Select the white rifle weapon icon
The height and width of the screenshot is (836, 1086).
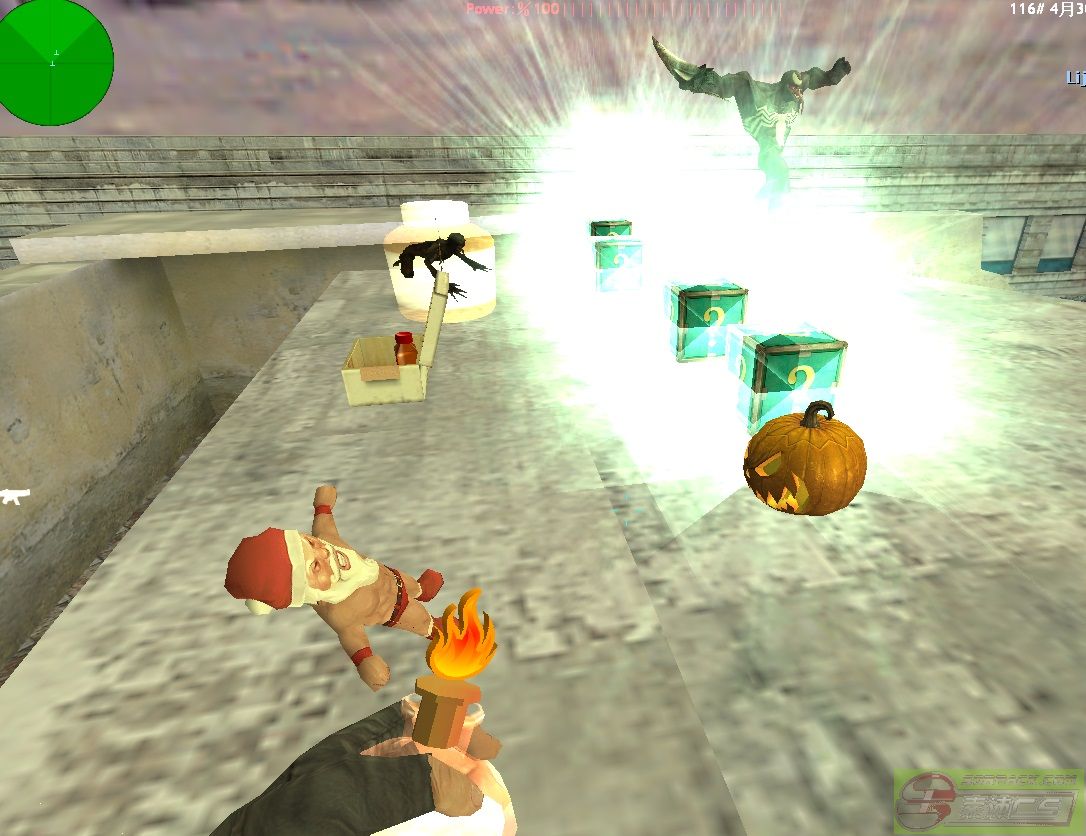point(15,494)
